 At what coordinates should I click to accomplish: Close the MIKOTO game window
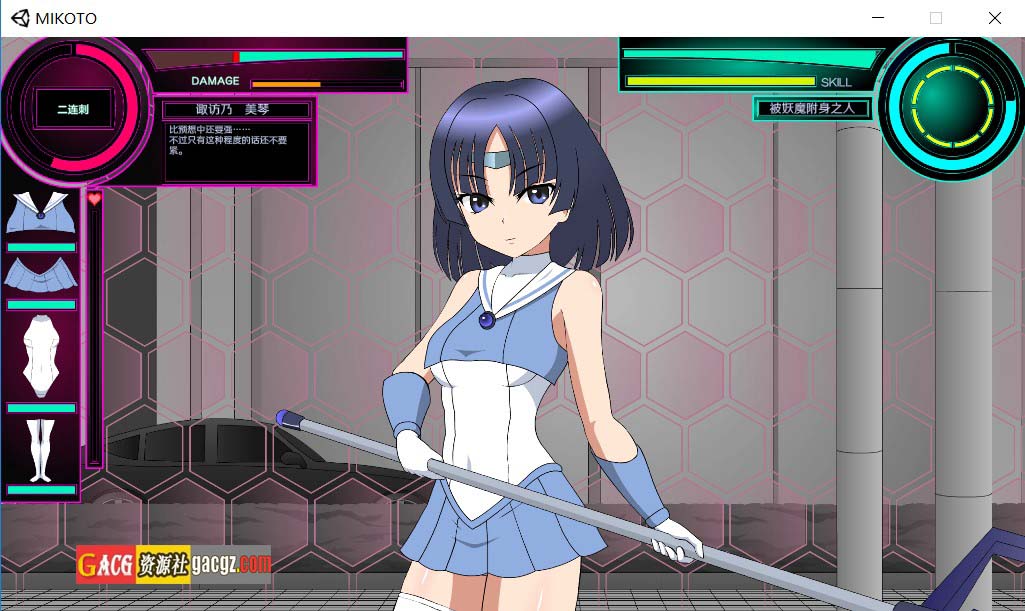pos(994,18)
